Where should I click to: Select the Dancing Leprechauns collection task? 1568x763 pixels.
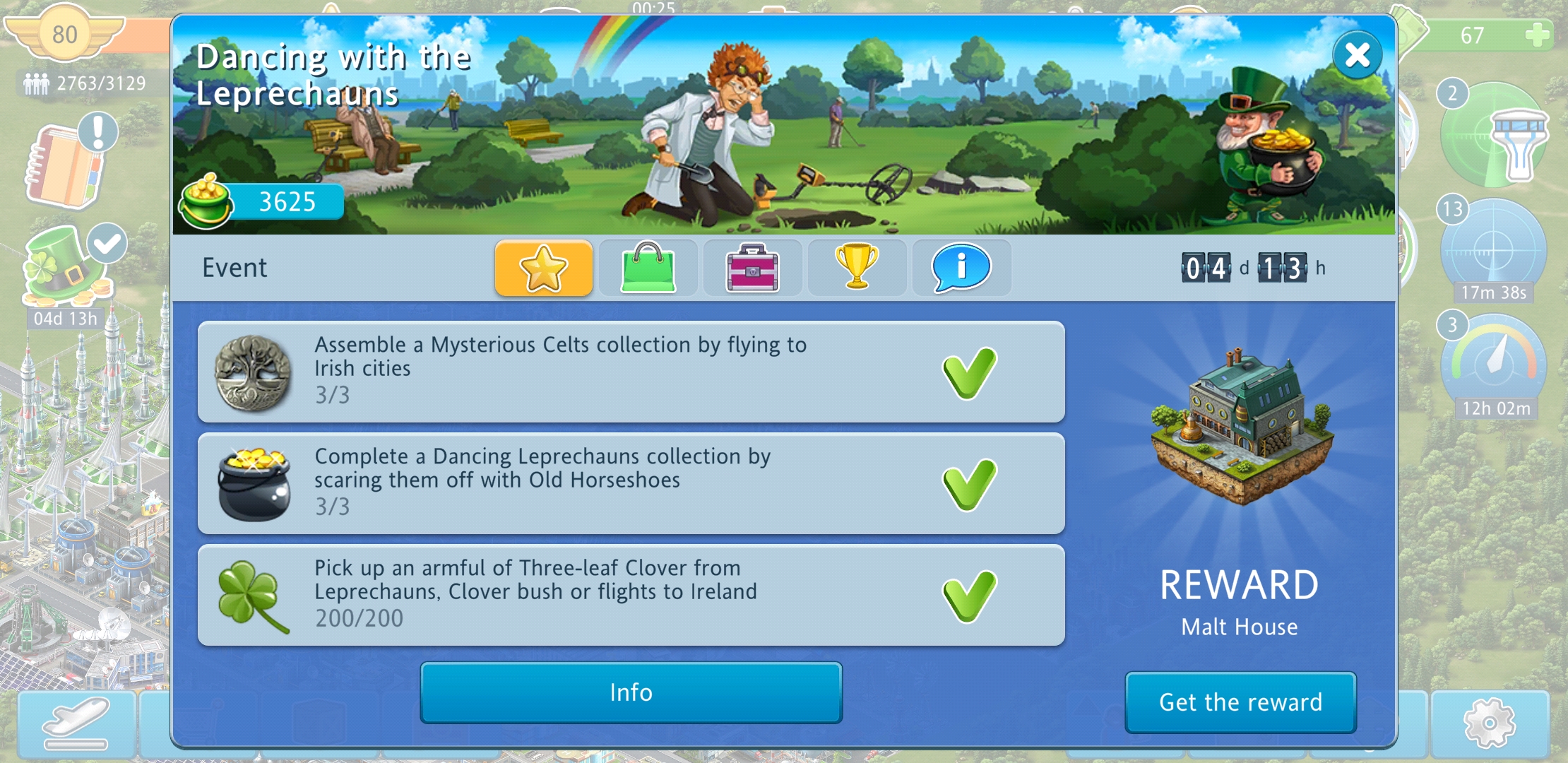631,483
